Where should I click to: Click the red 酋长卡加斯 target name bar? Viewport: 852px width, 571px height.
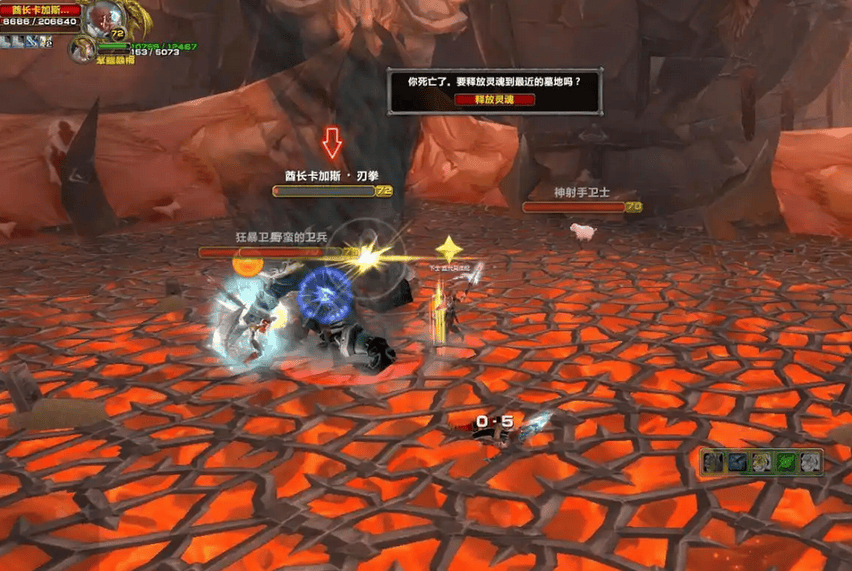[40, 9]
